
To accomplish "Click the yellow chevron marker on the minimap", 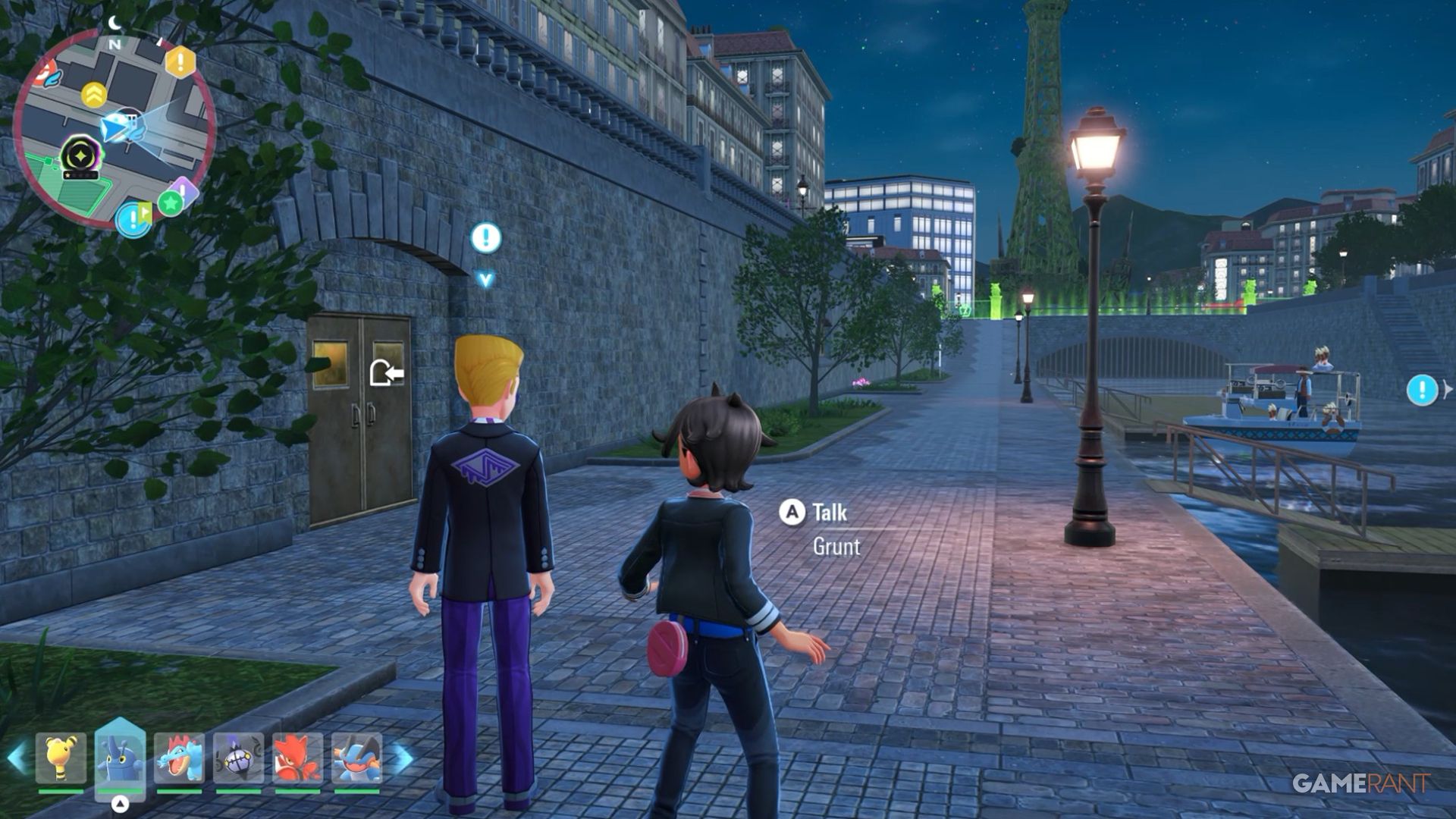I will [x=94, y=95].
